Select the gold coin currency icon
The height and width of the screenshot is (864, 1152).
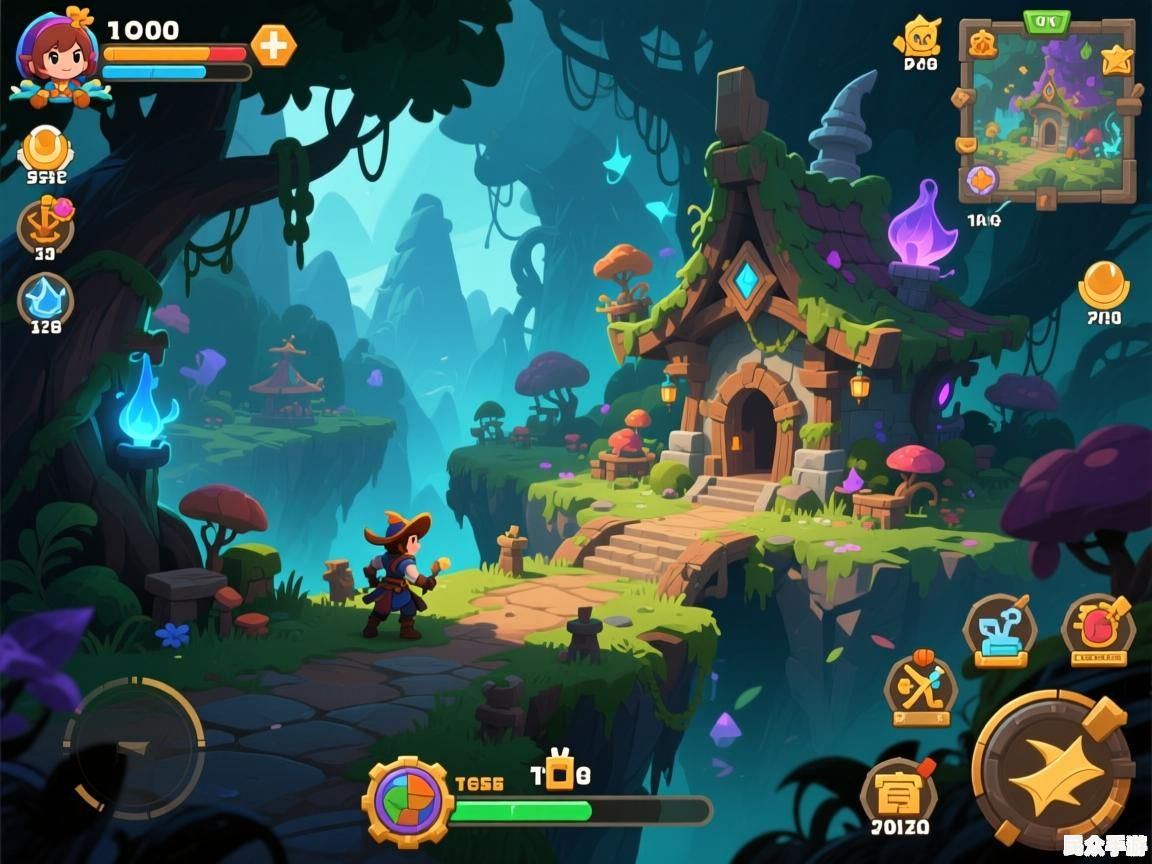click(x=46, y=150)
